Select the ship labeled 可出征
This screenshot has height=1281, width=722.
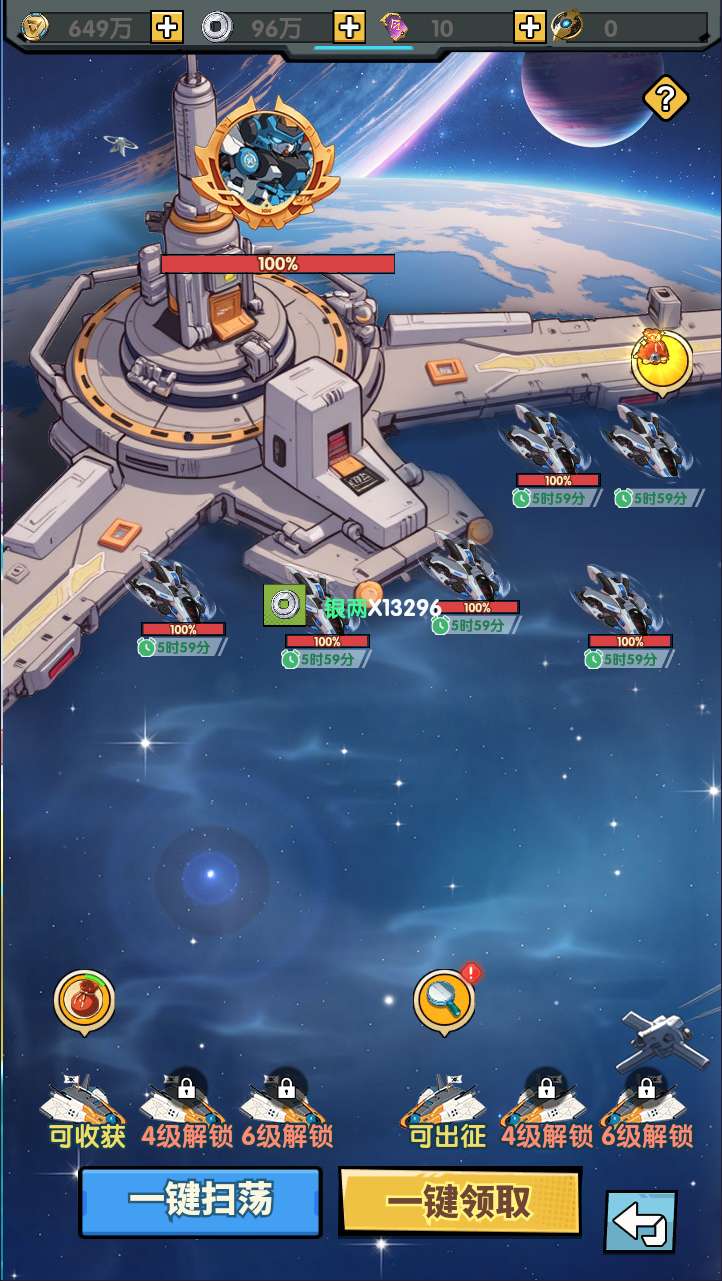444,1102
